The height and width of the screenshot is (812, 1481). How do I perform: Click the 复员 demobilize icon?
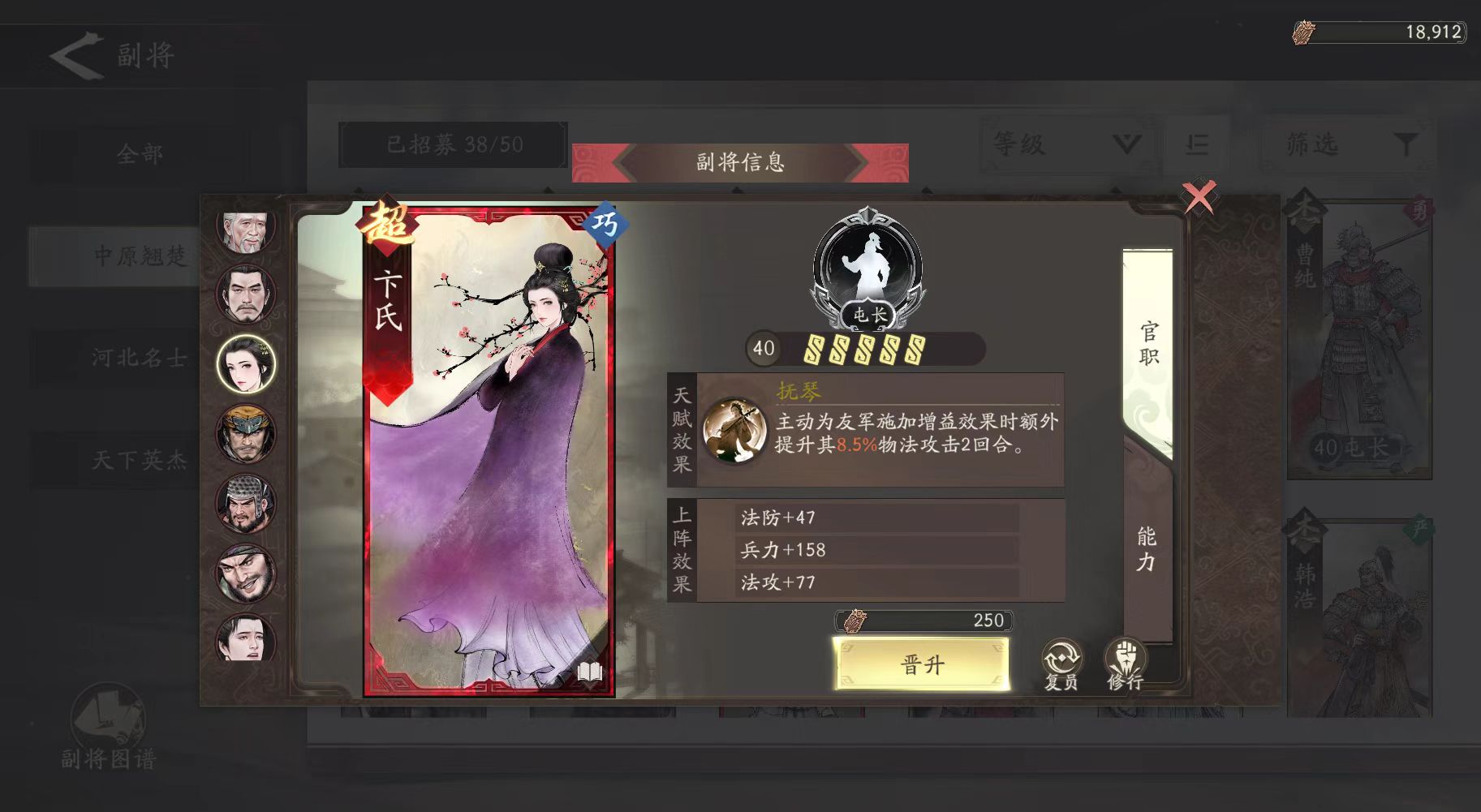pyautogui.click(x=1061, y=657)
